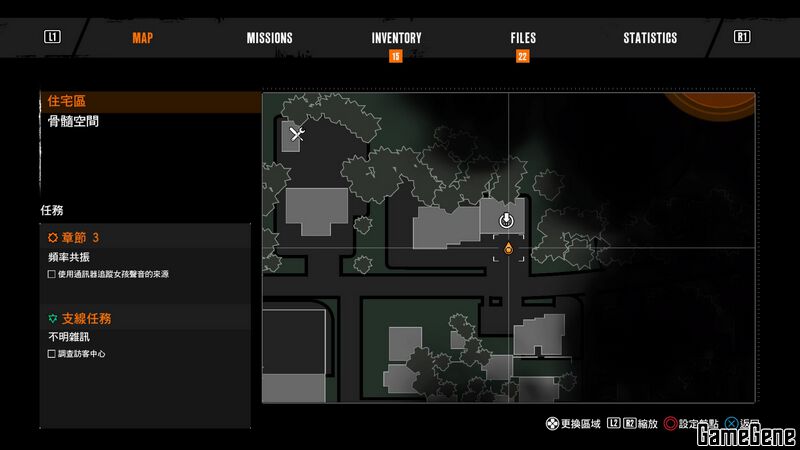Switch to the MAP tab

pos(142,38)
